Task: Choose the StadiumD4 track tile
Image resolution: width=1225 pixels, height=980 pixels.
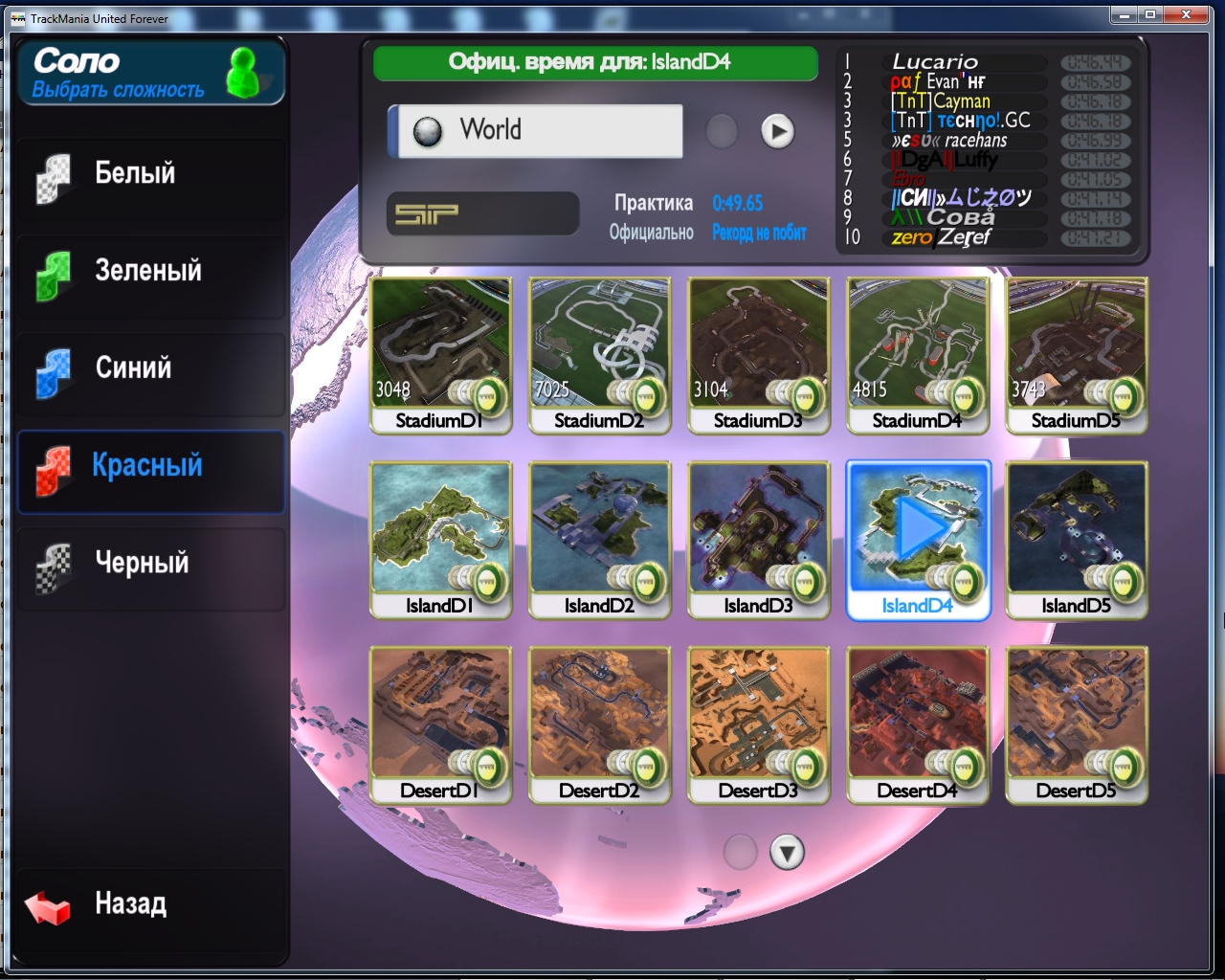Action: (917, 354)
